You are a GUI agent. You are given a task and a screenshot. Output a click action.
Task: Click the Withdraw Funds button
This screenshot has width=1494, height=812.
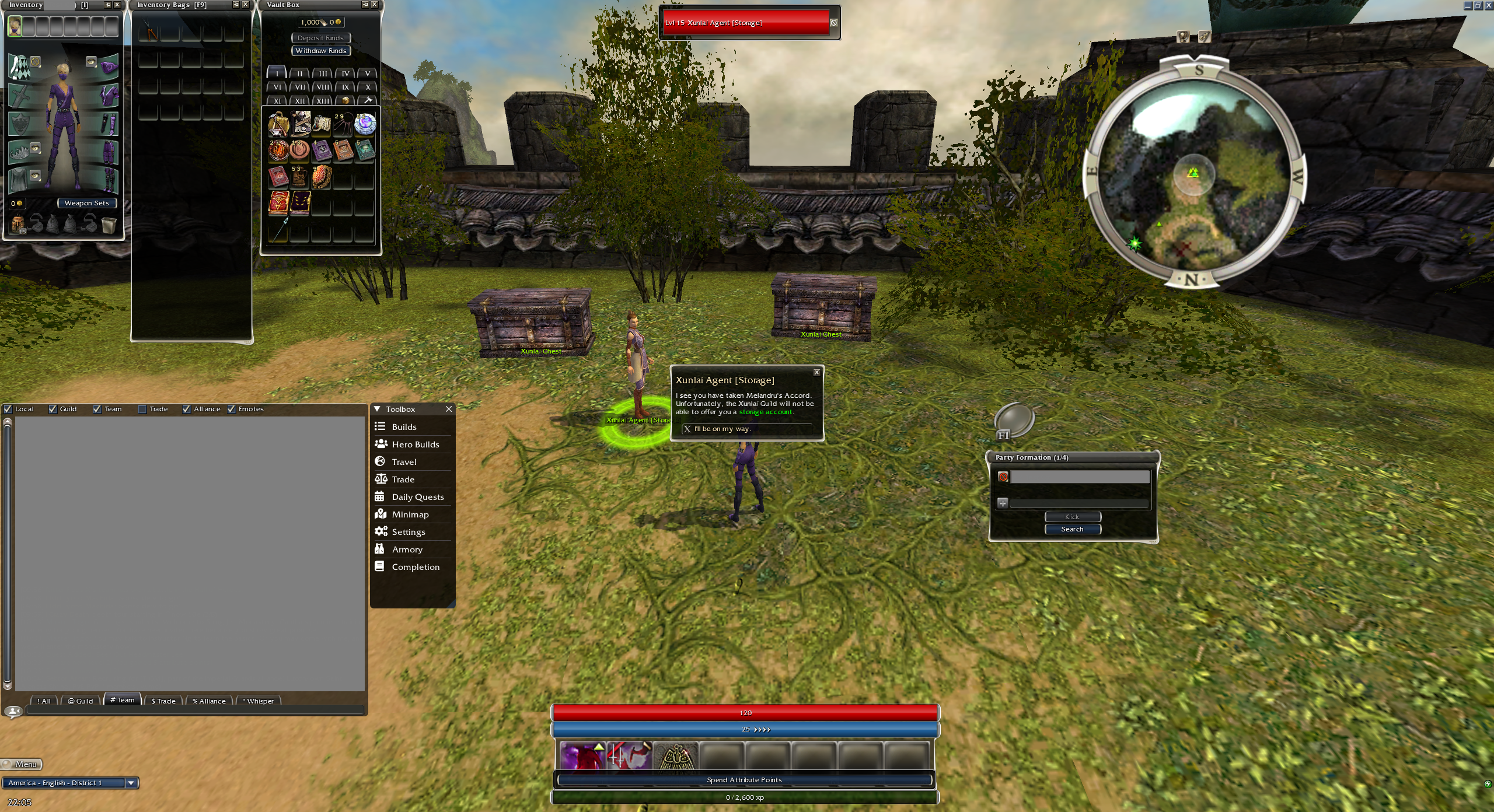[x=320, y=51]
